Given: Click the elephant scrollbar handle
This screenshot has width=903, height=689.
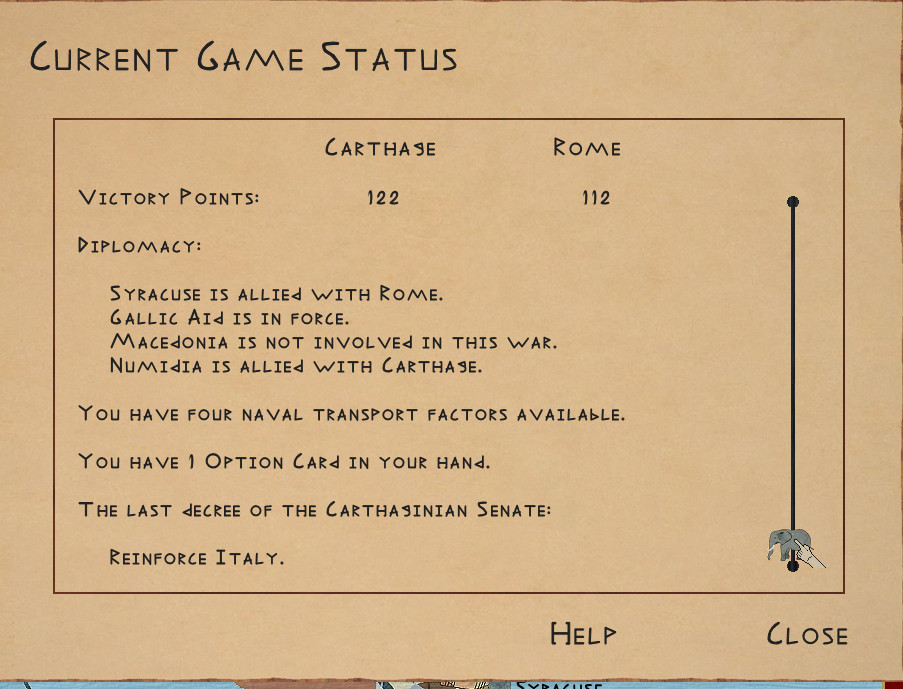Looking at the screenshot, I should (789, 545).
